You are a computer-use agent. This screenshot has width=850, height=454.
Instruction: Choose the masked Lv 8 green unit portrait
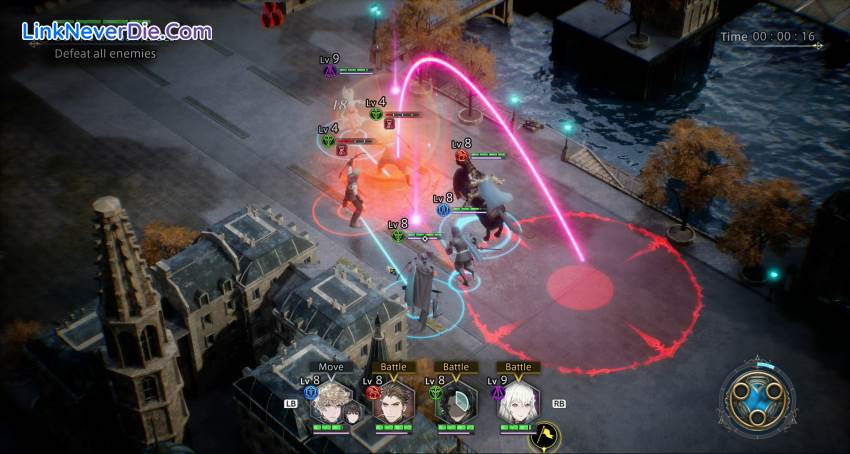(x=455, y=402)
